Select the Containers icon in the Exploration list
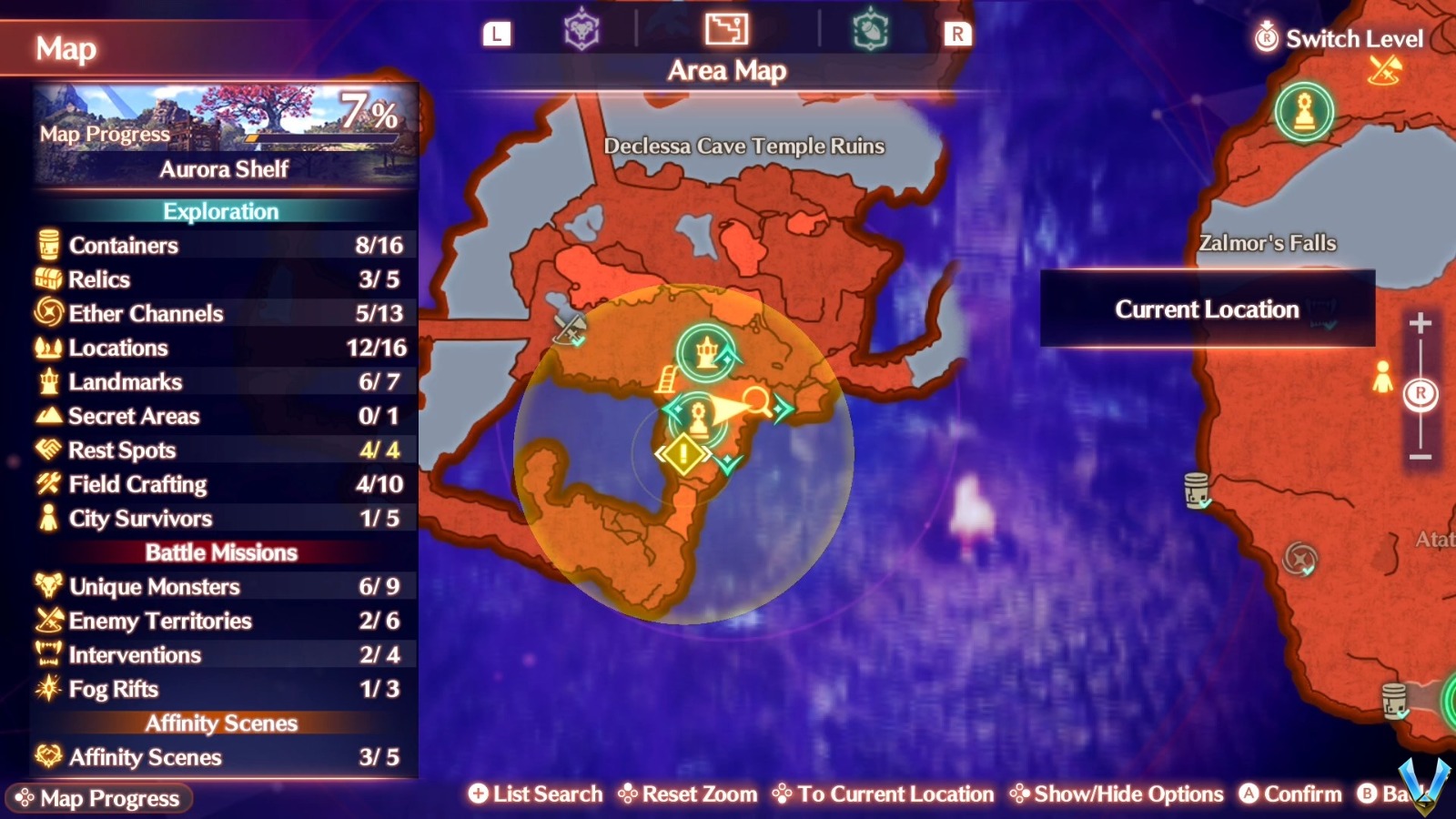1456x819 pixels. (47, 245)
